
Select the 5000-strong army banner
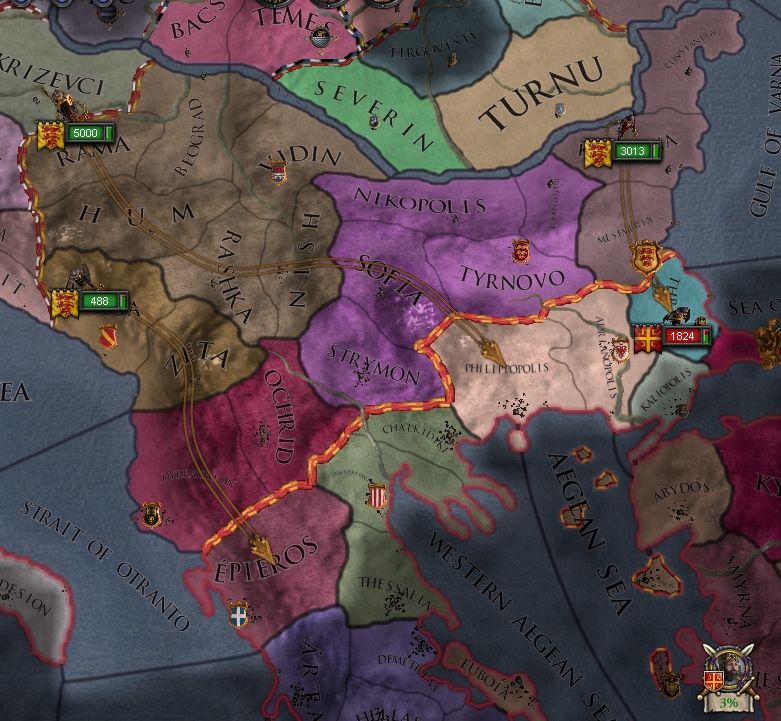[78, 133]
